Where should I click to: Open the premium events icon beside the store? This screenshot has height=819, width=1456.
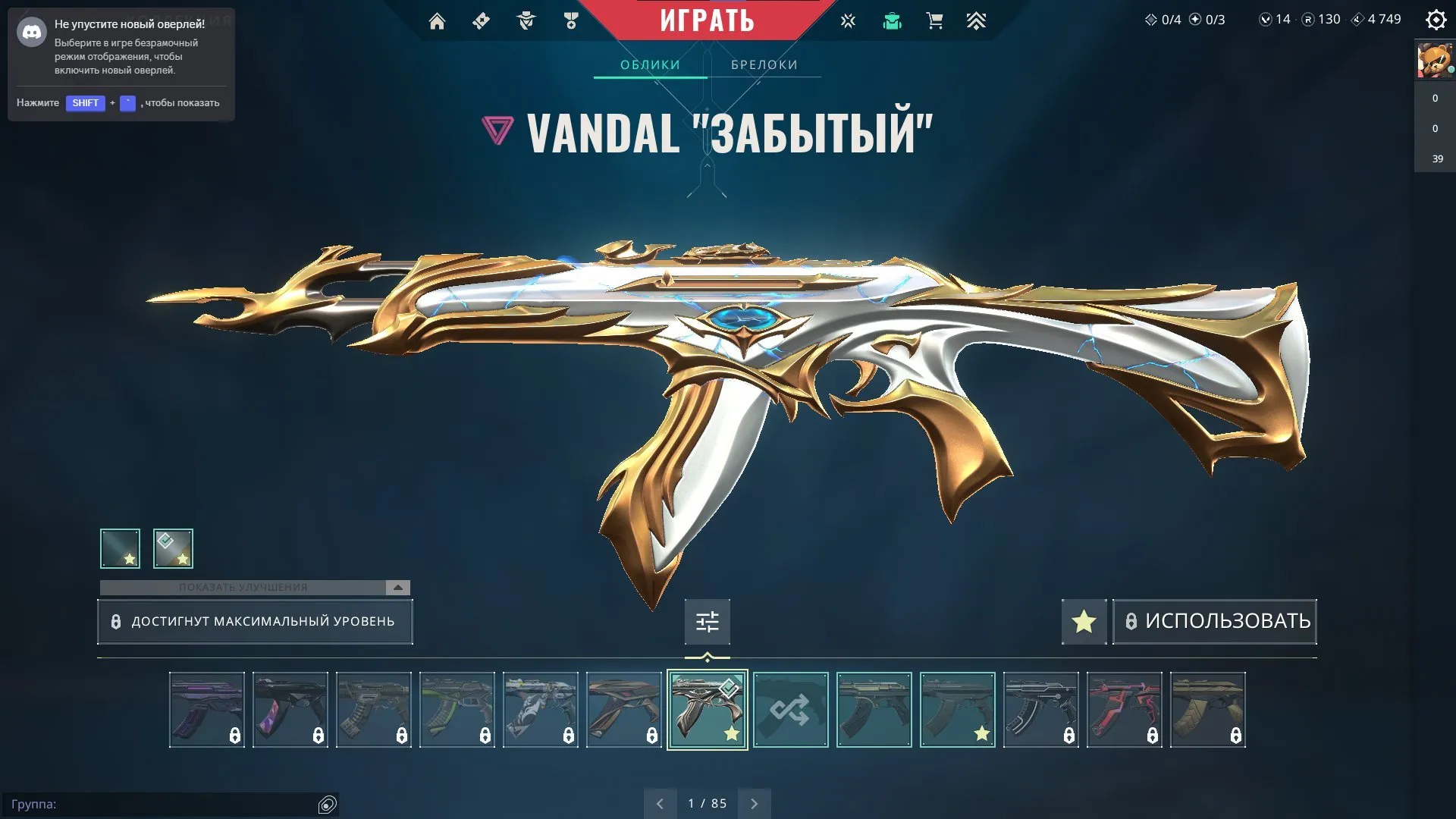click(x=977, y=20)
